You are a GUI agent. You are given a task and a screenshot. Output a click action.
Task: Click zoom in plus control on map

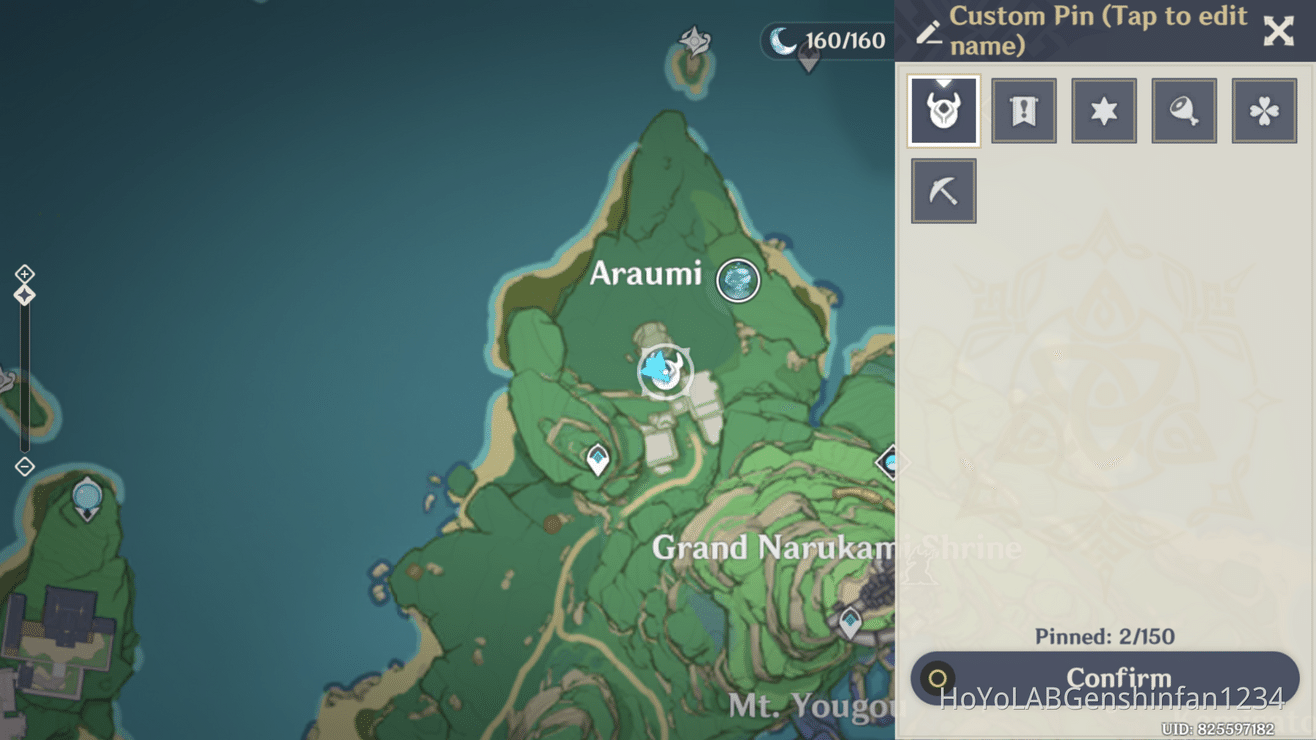pos(23,273)
